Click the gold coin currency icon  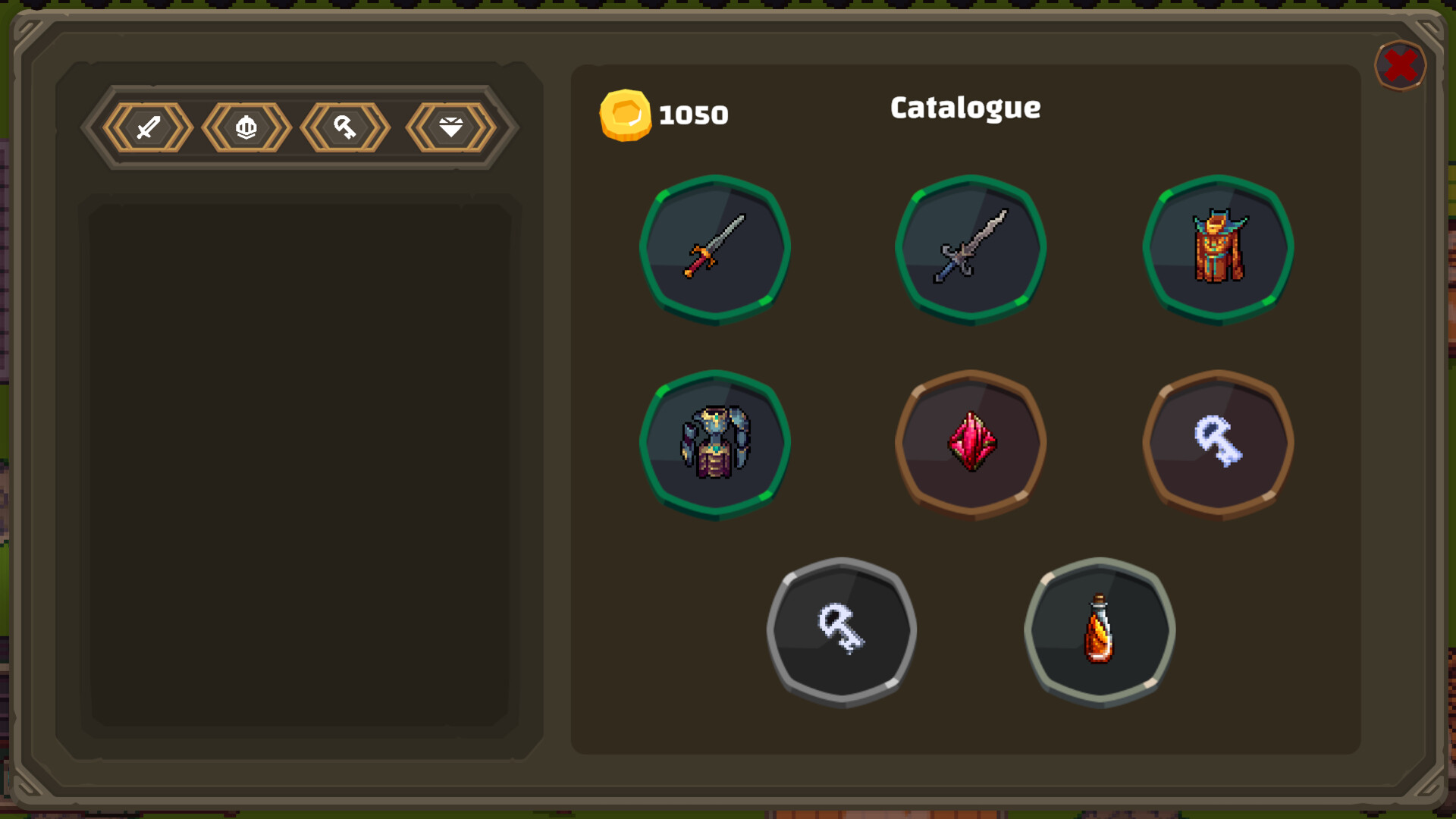[x=626, y=115]
